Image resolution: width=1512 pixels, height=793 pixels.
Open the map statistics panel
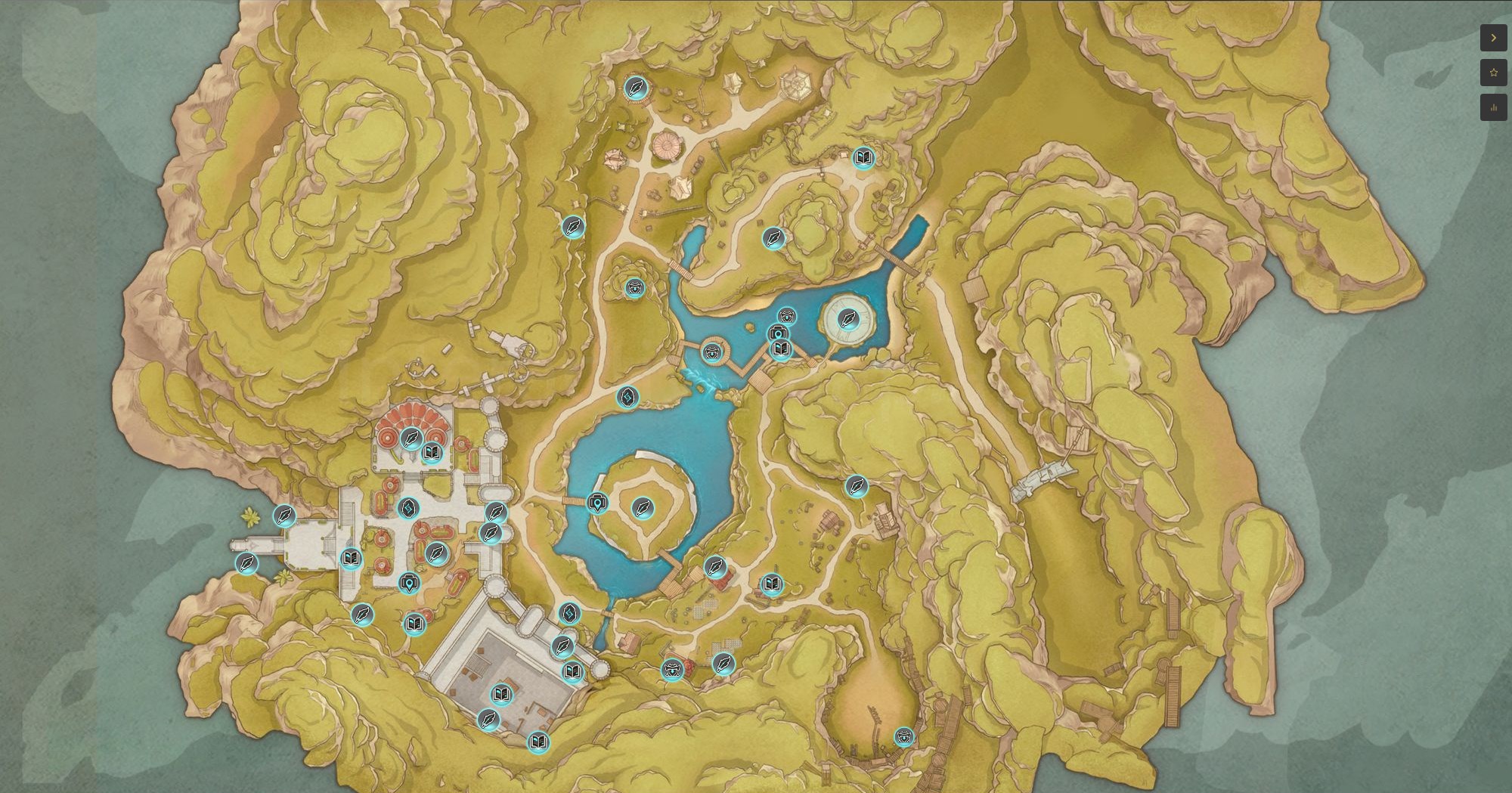1493,107
